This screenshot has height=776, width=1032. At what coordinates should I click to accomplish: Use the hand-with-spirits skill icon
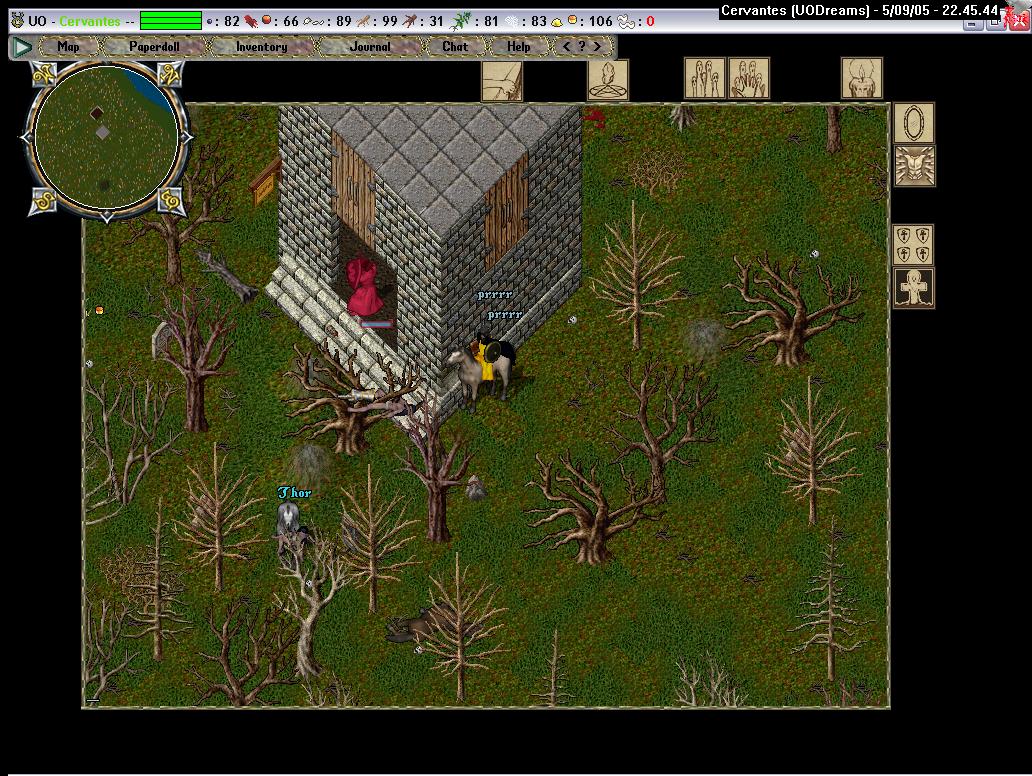point(748,79)
